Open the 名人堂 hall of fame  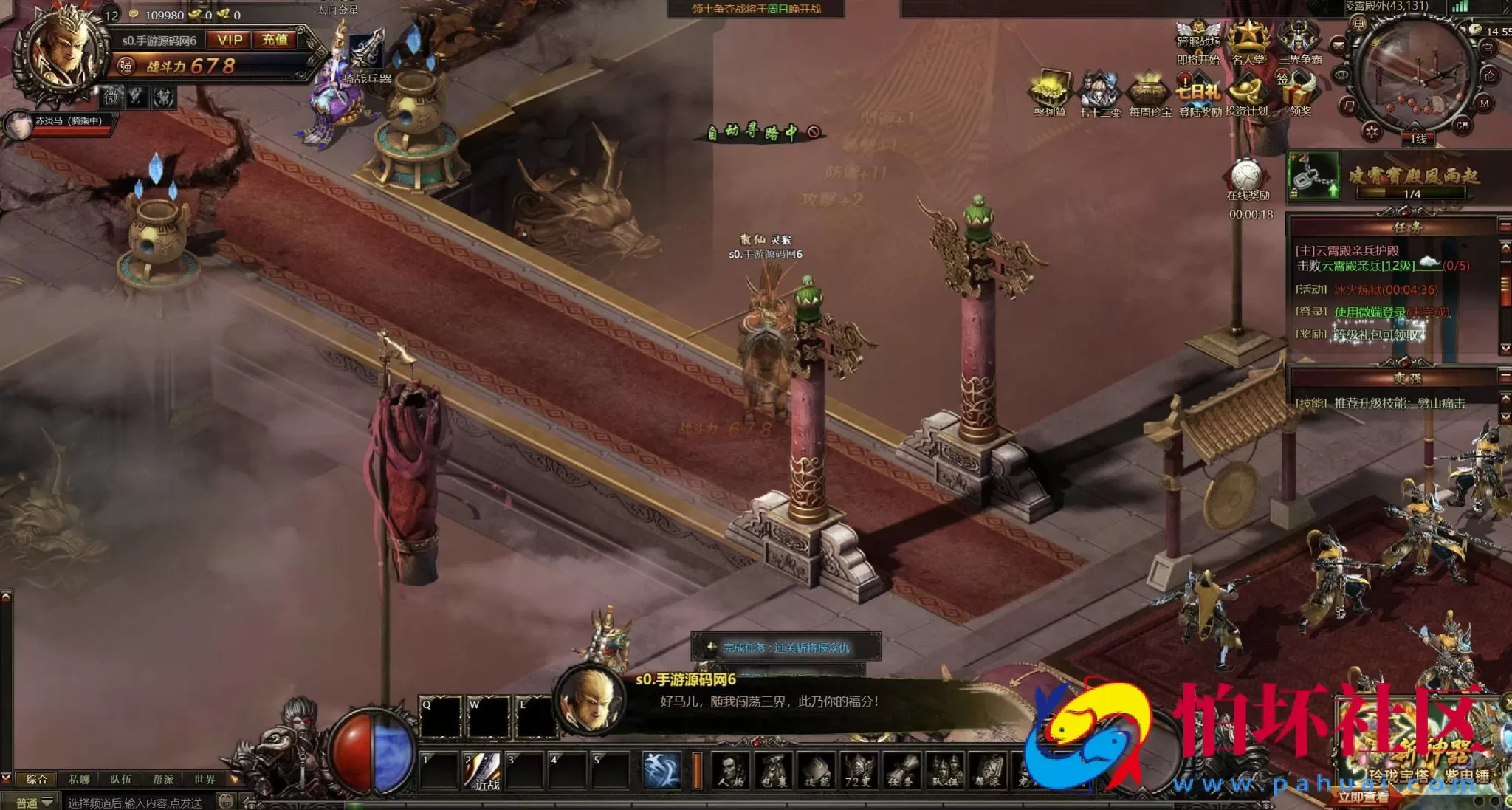point(1248,43)
